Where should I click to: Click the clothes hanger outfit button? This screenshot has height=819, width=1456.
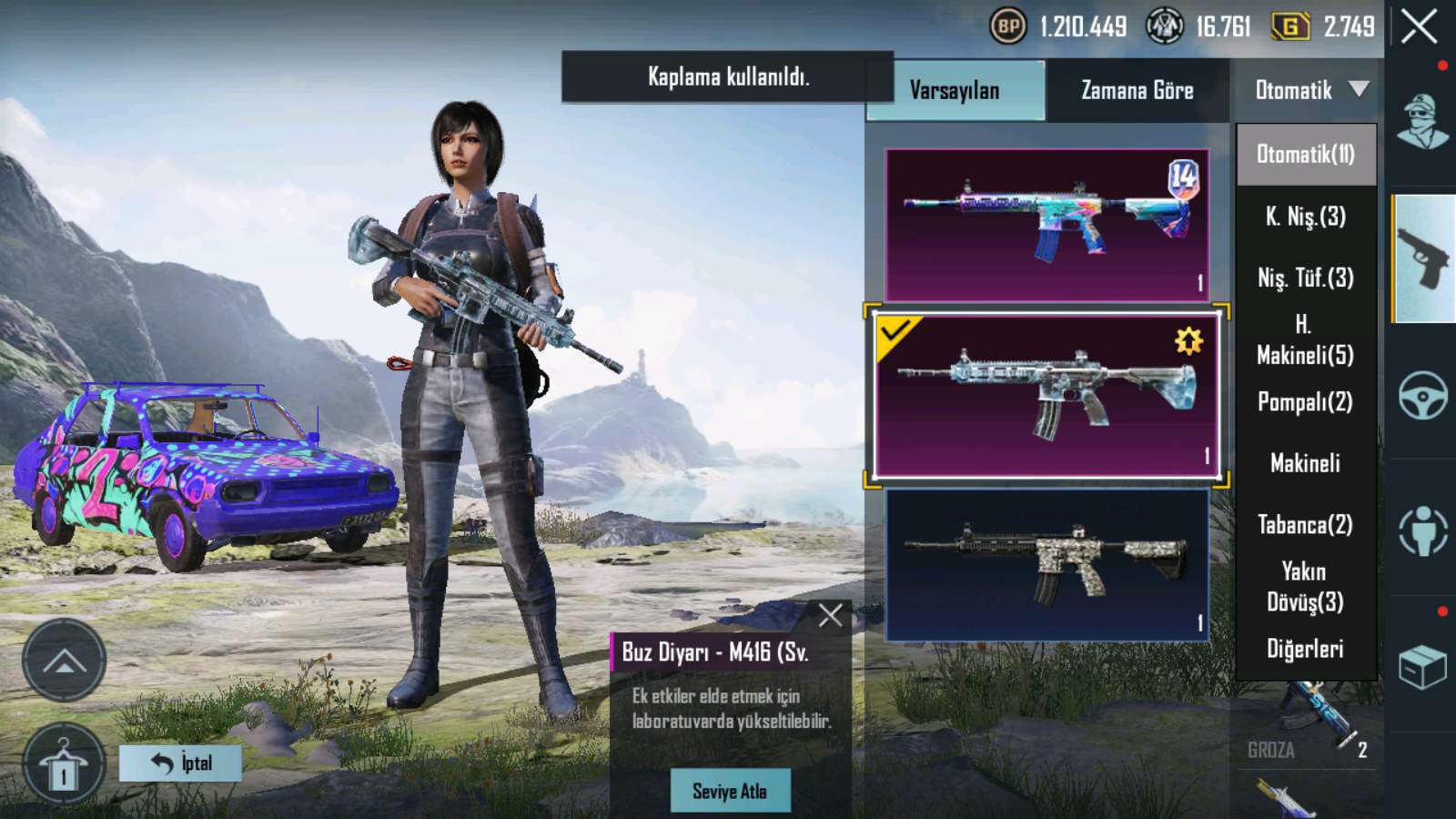click(x=63, y=764)
